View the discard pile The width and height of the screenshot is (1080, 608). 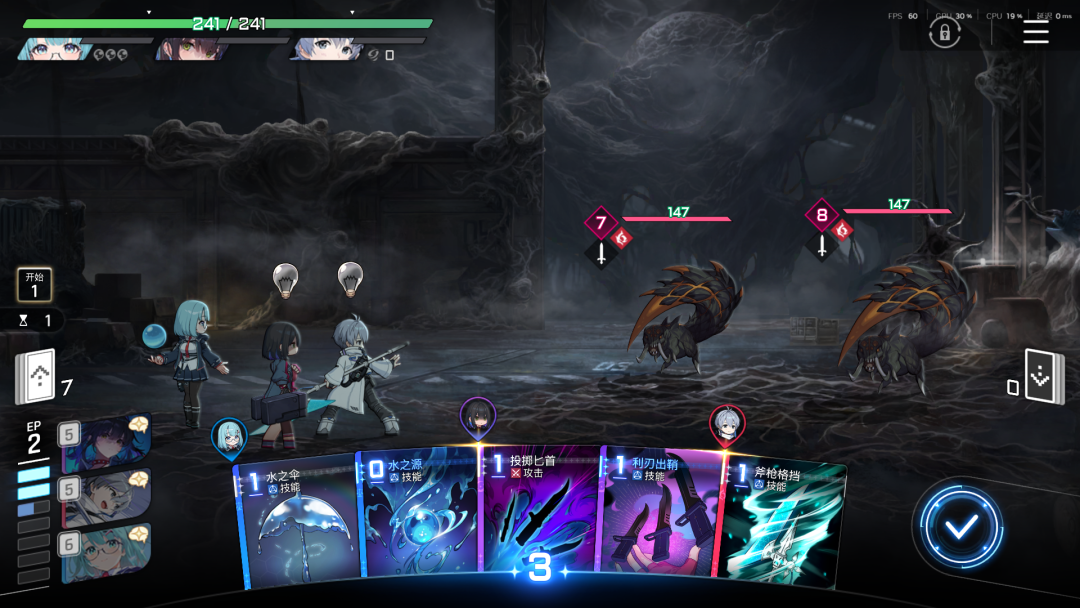tap(1044, 378)
